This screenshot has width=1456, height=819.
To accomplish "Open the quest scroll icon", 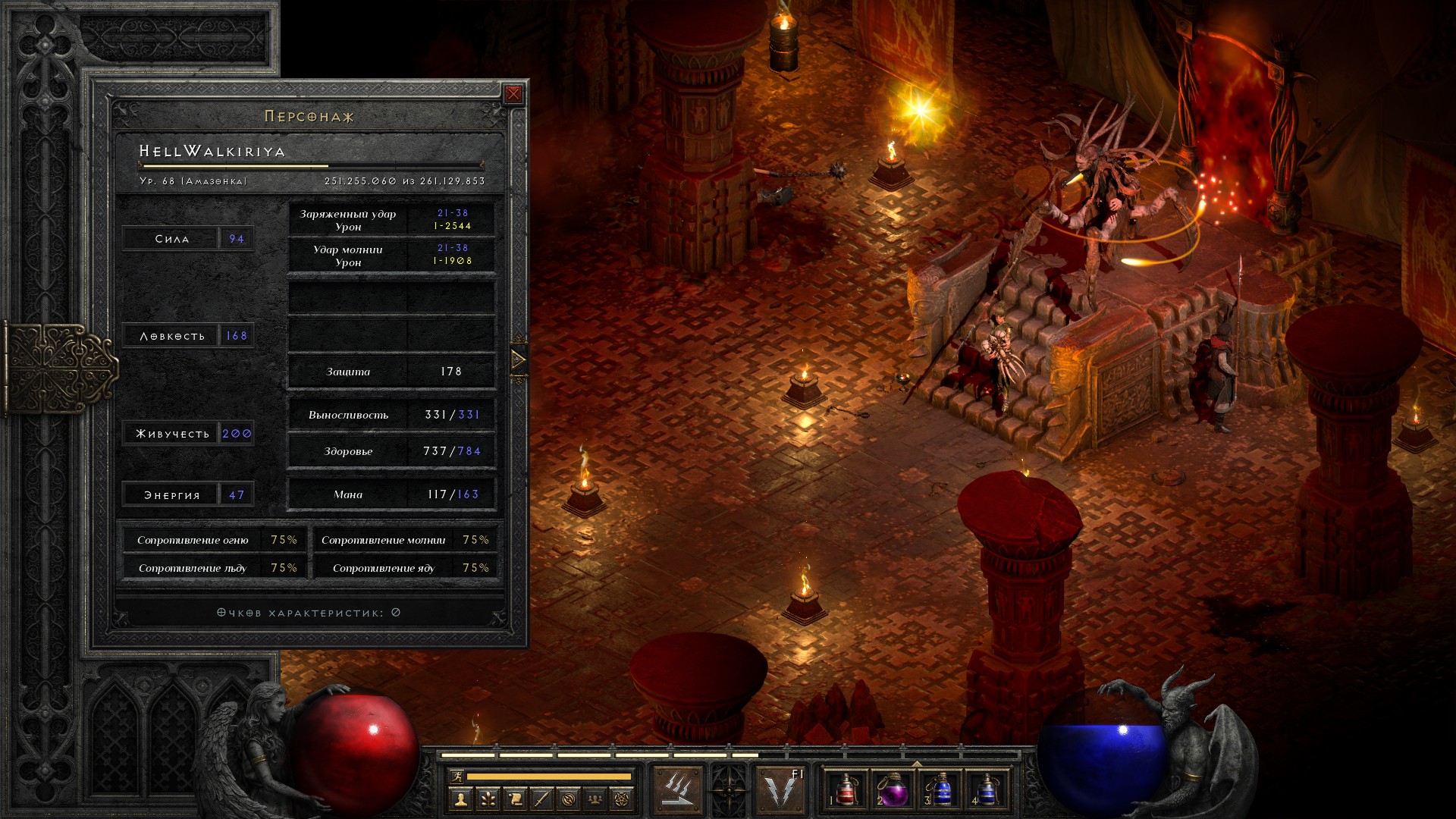I will coord(515,799).
